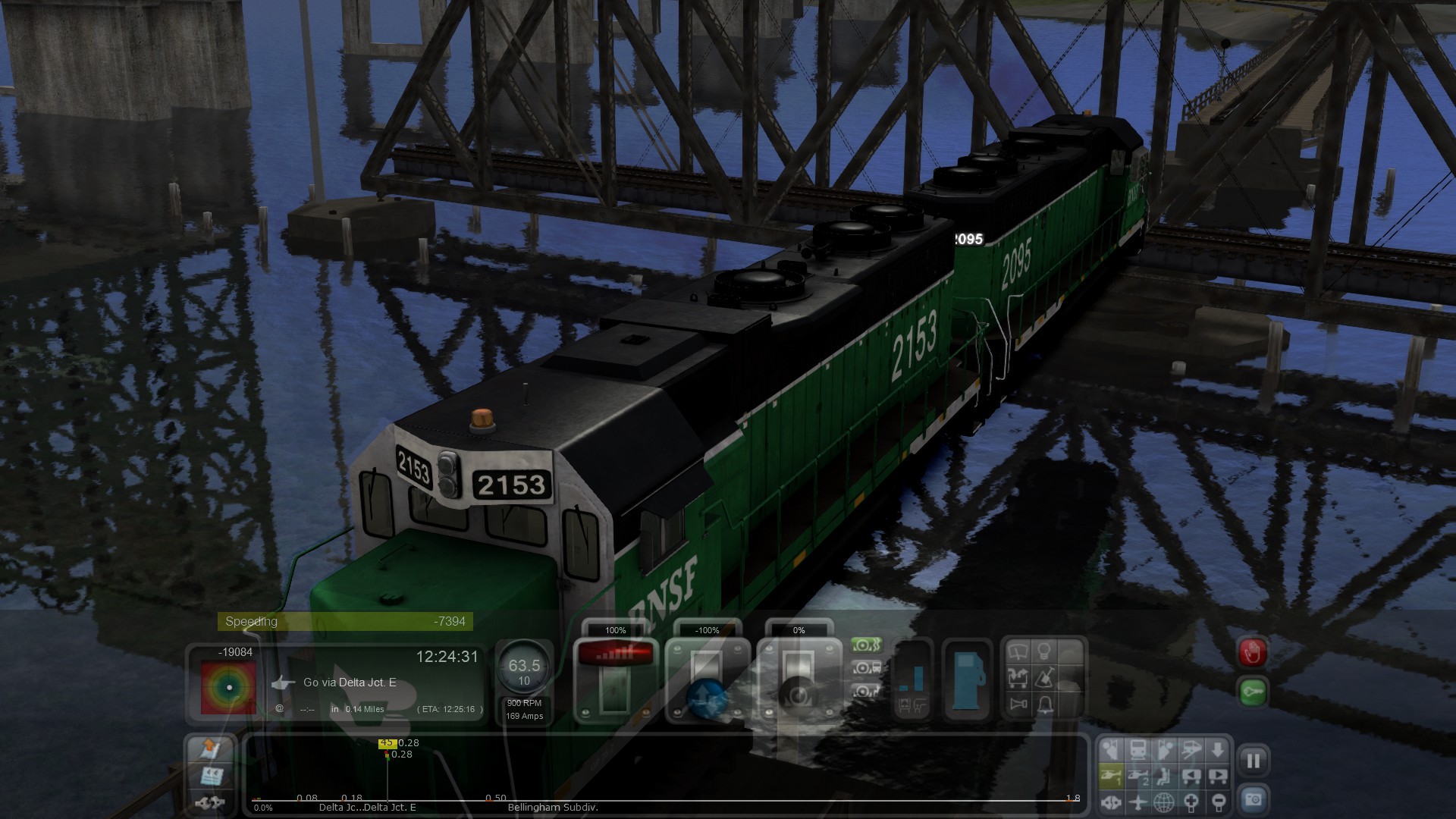The height and width of the screenshot is (819, 1456).
Task: Select helicopter camera view 2
Action: (x=1137, y=776)
